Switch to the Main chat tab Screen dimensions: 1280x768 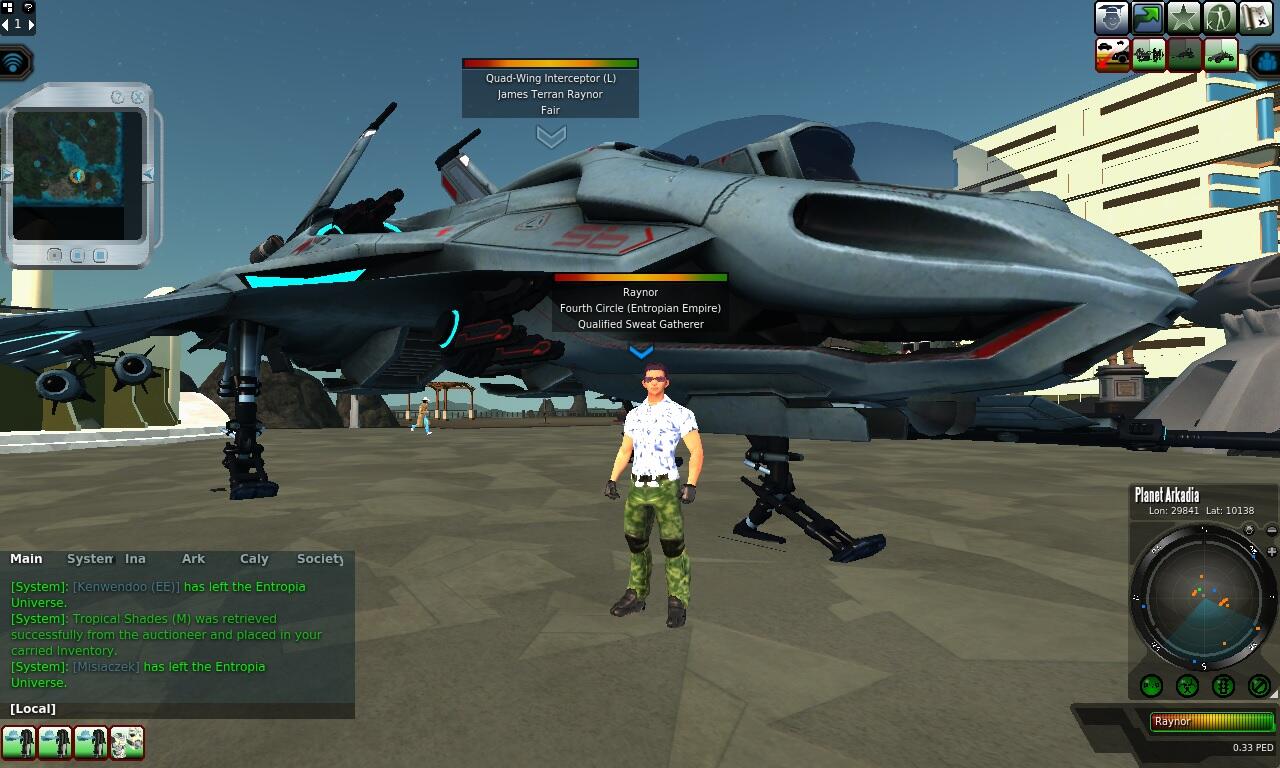26,559
